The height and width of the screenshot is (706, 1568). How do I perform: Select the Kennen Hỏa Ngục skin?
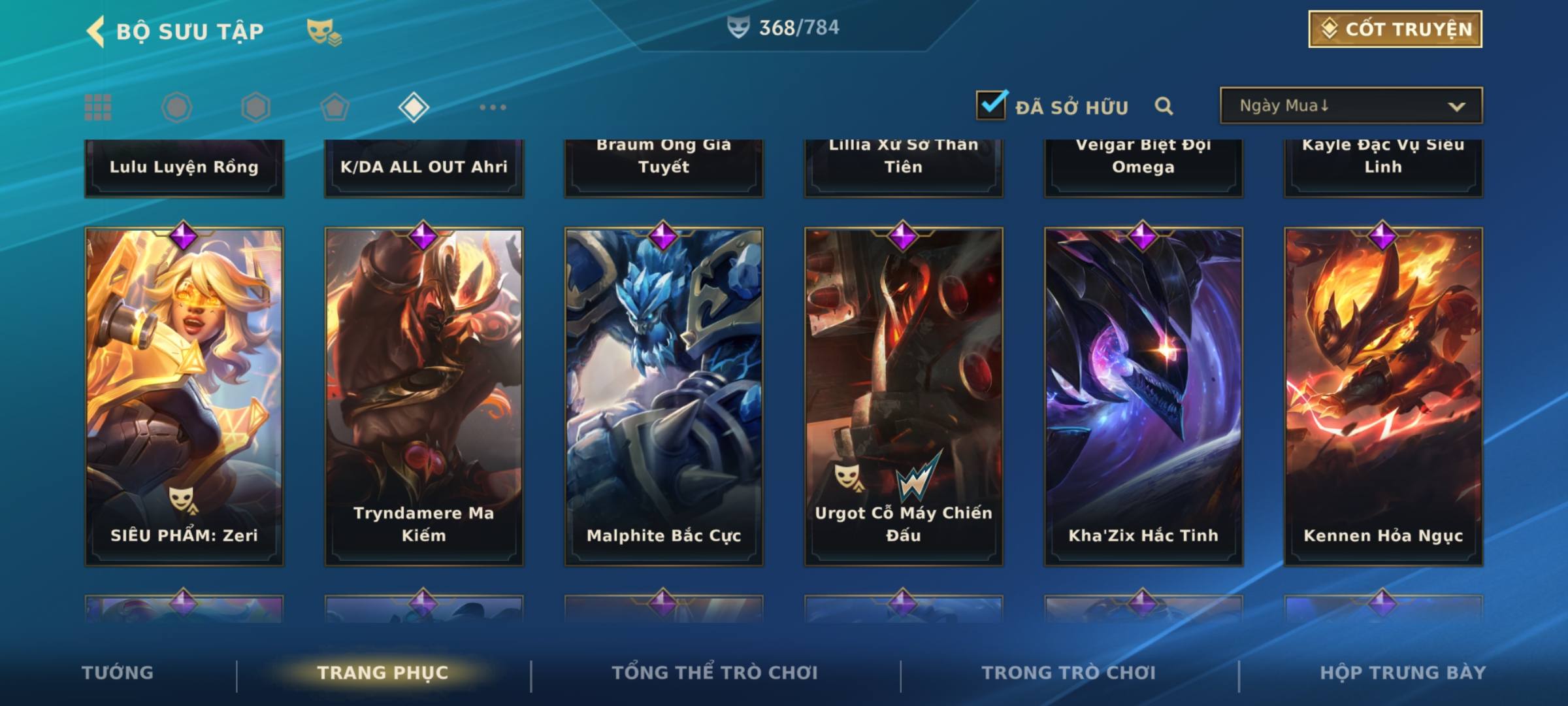coord(1383,396)
